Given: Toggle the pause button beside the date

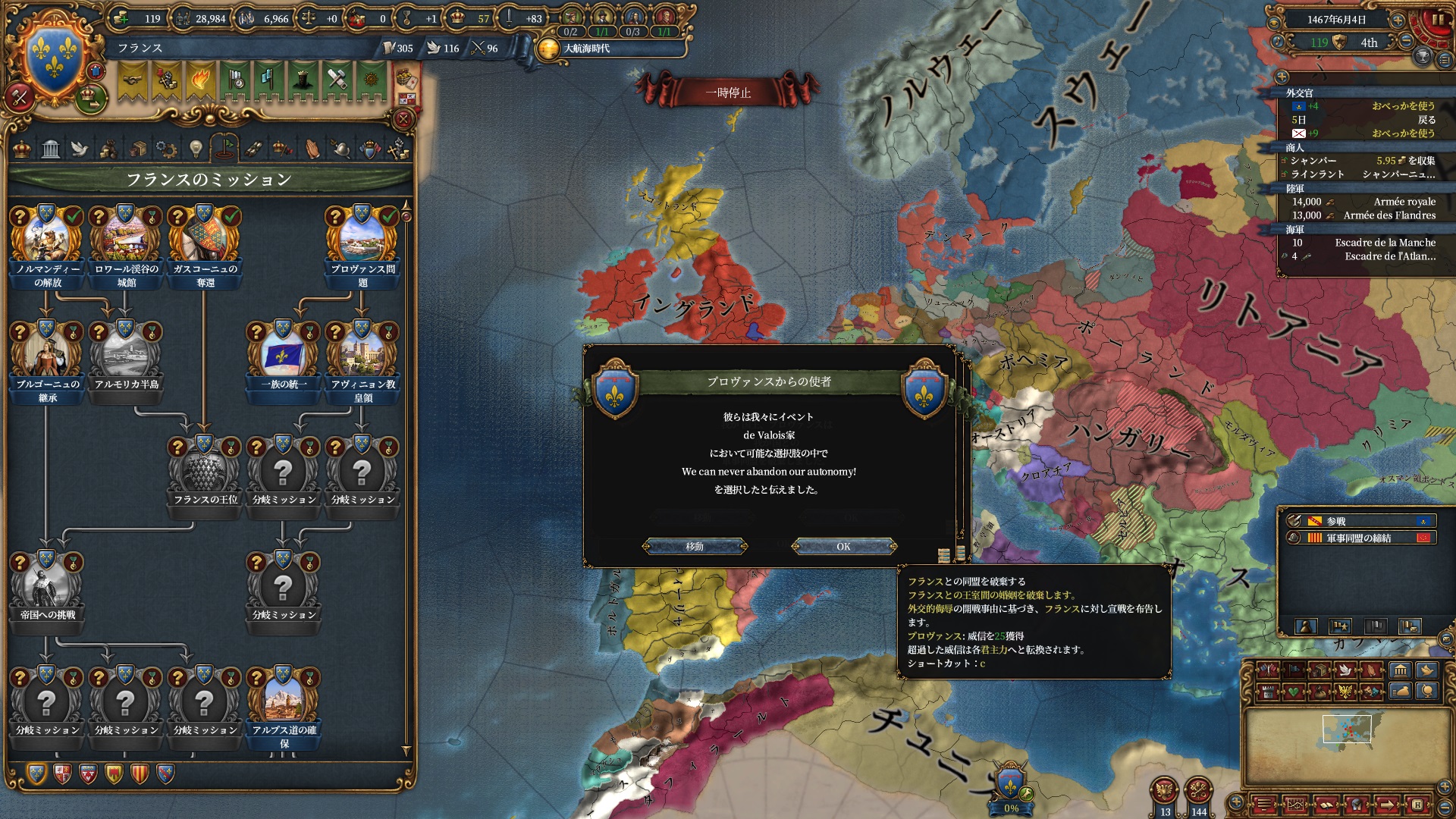Looking at the screenshot, I should point(1438,20).
